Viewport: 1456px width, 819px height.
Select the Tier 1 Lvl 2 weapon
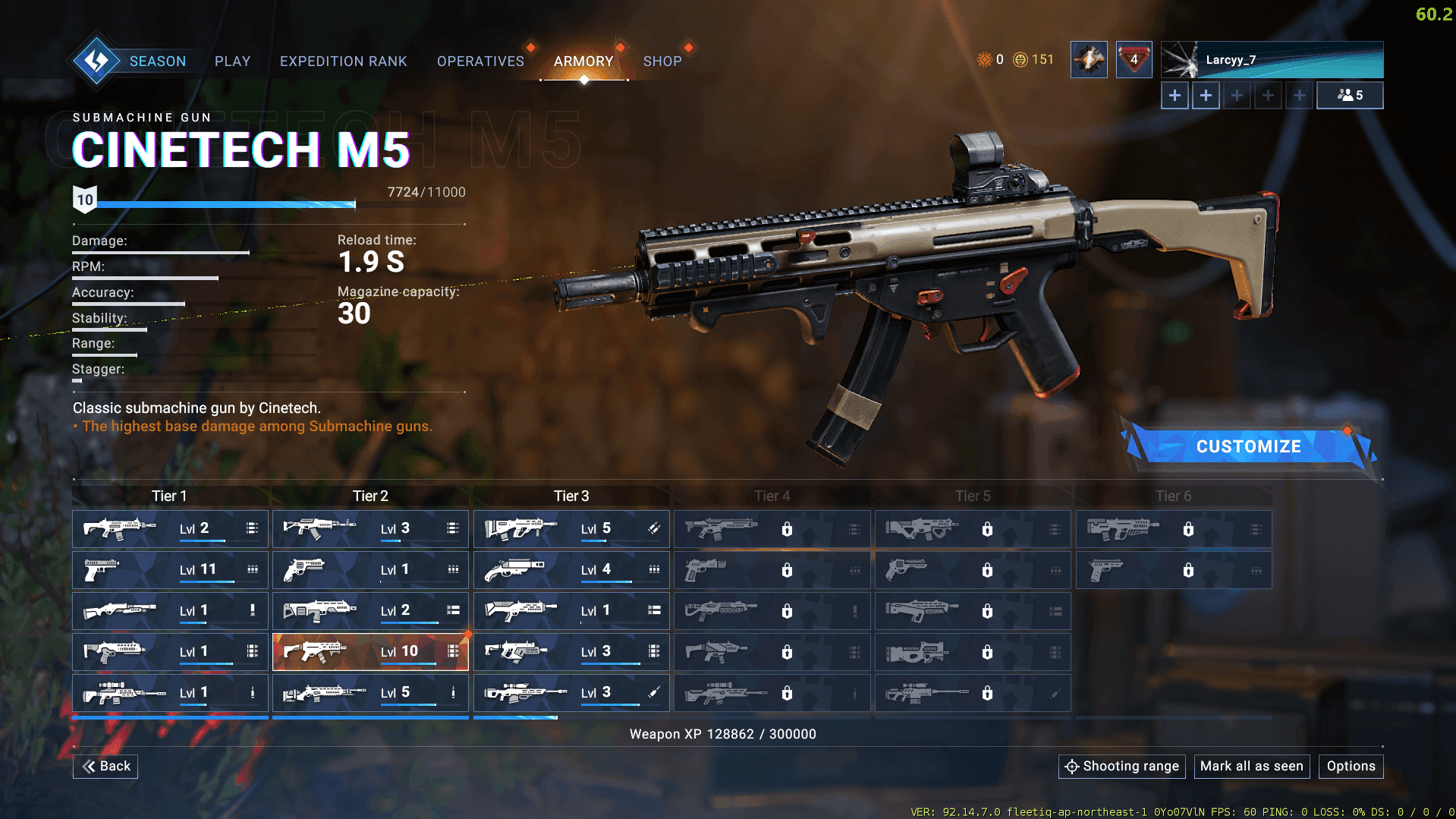click(170, 528)
